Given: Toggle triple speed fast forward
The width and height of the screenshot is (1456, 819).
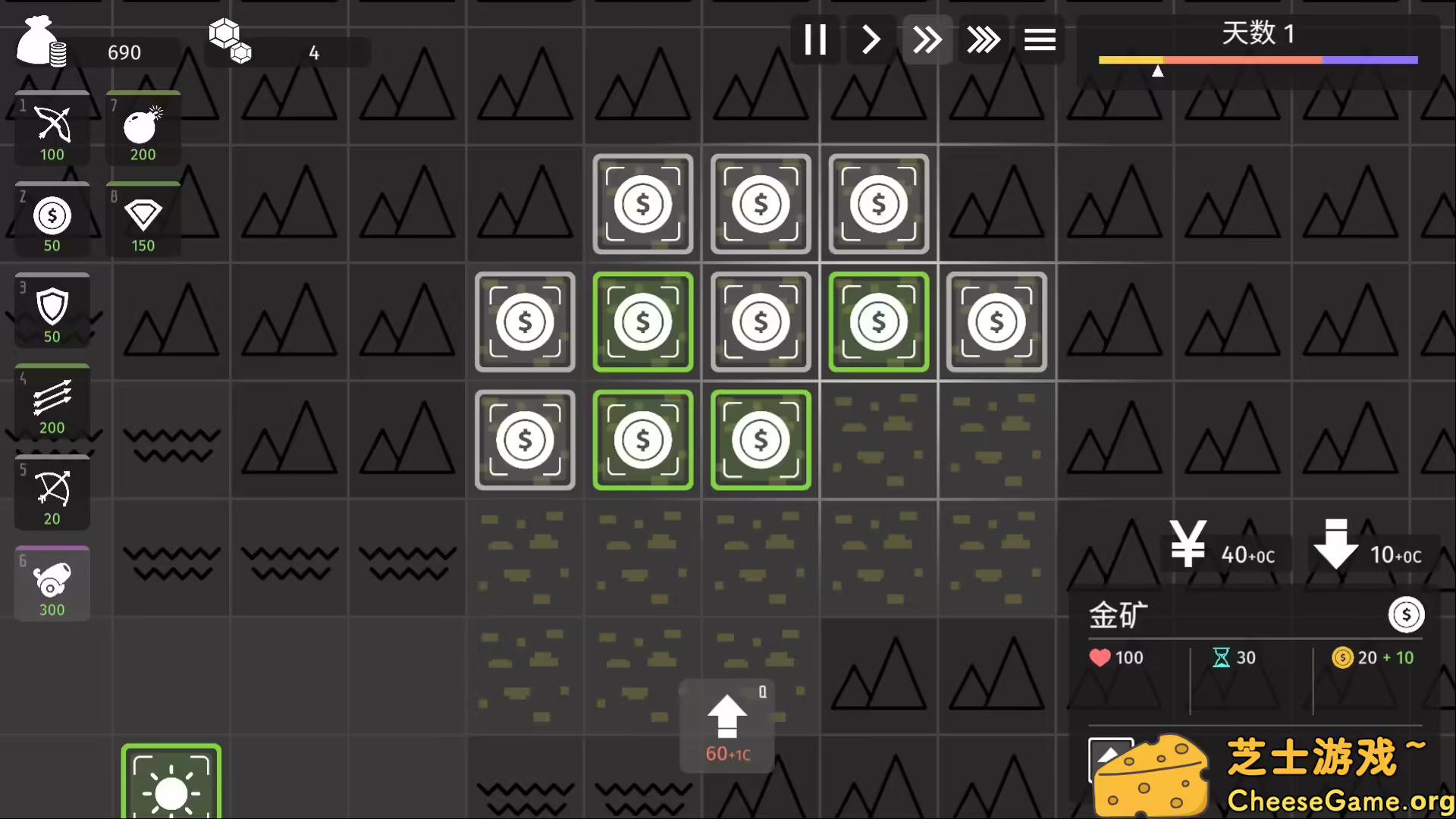Looking at the screenshot, I should [x=984, y=39].
